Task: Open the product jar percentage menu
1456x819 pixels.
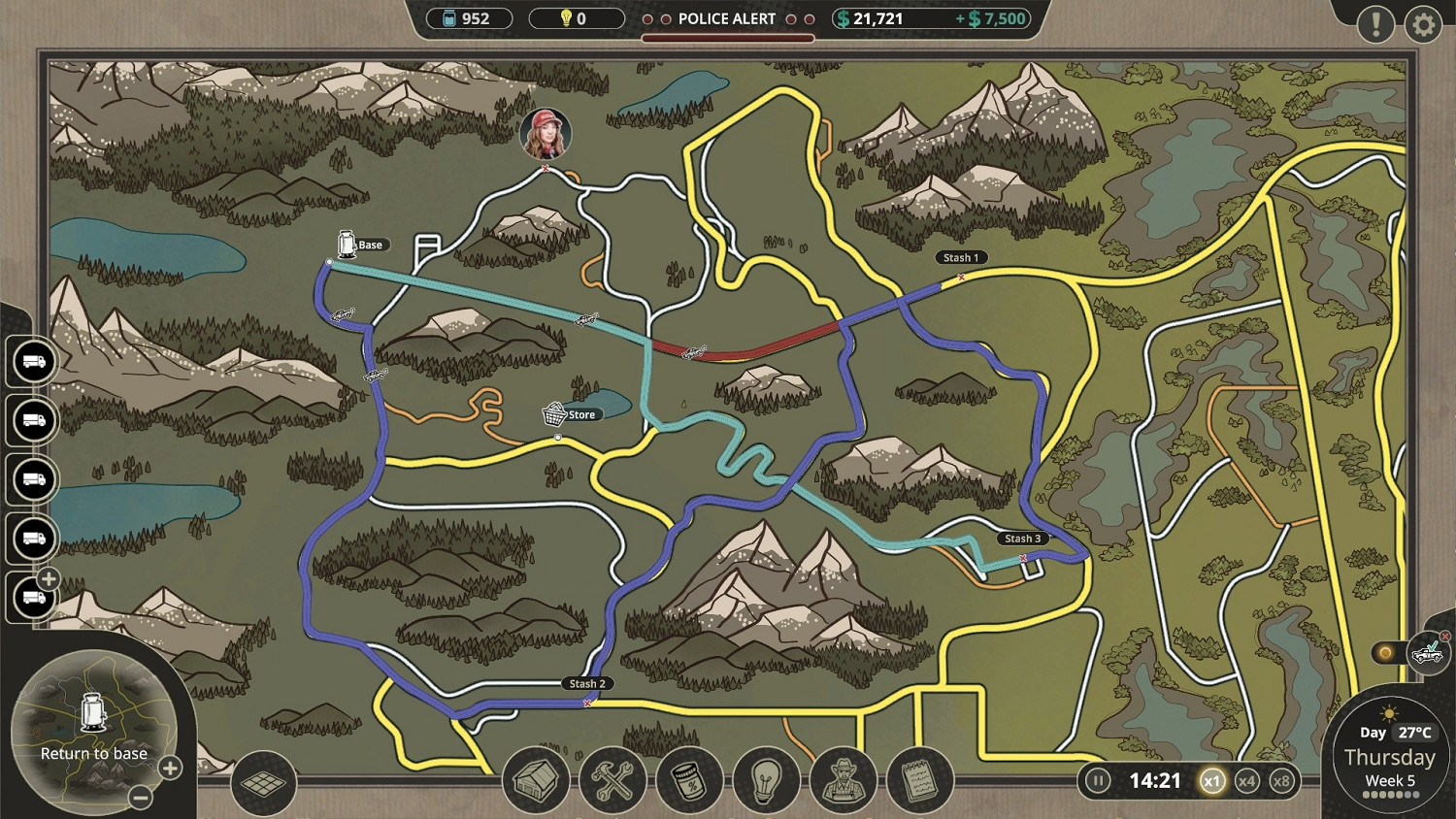Action: pyautogui.click(x=689, y=780)
